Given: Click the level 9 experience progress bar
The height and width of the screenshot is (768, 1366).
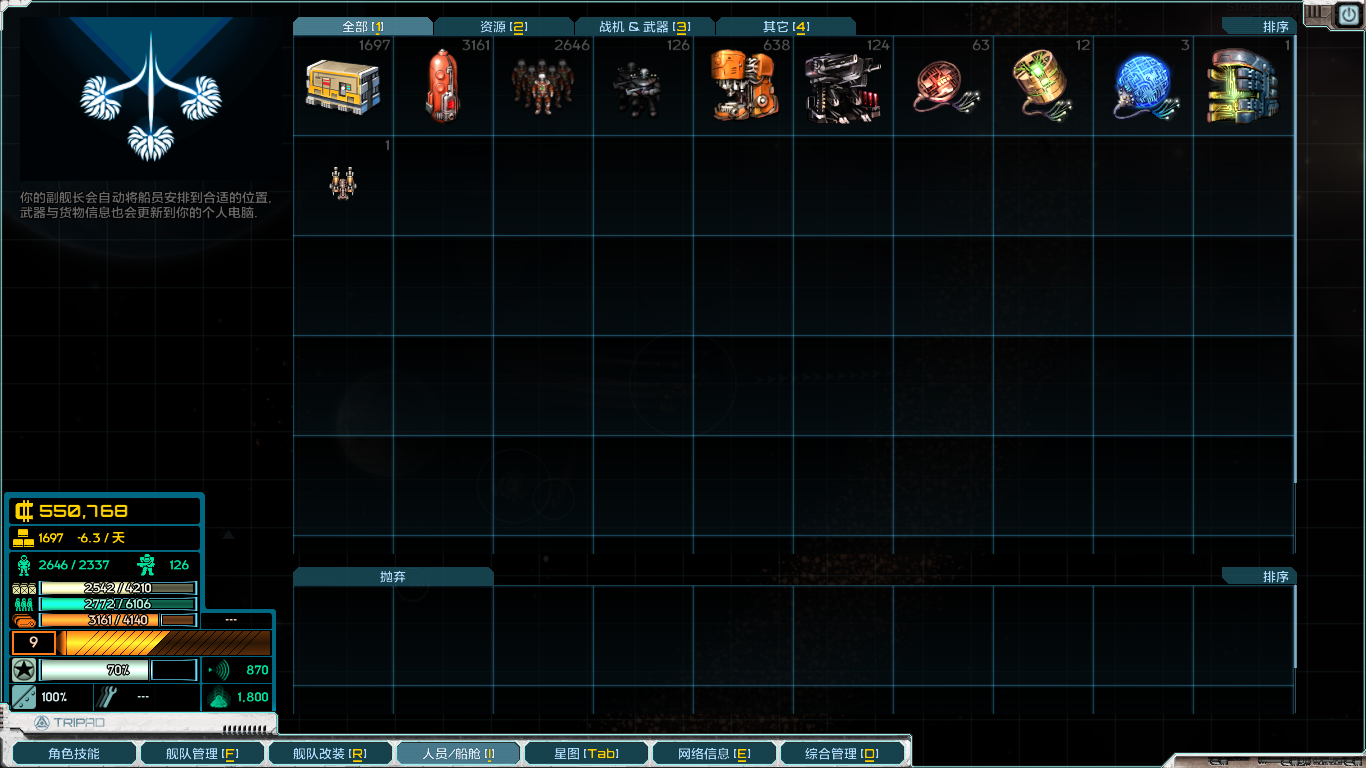Looking at the screenshot, I should 140,643.
